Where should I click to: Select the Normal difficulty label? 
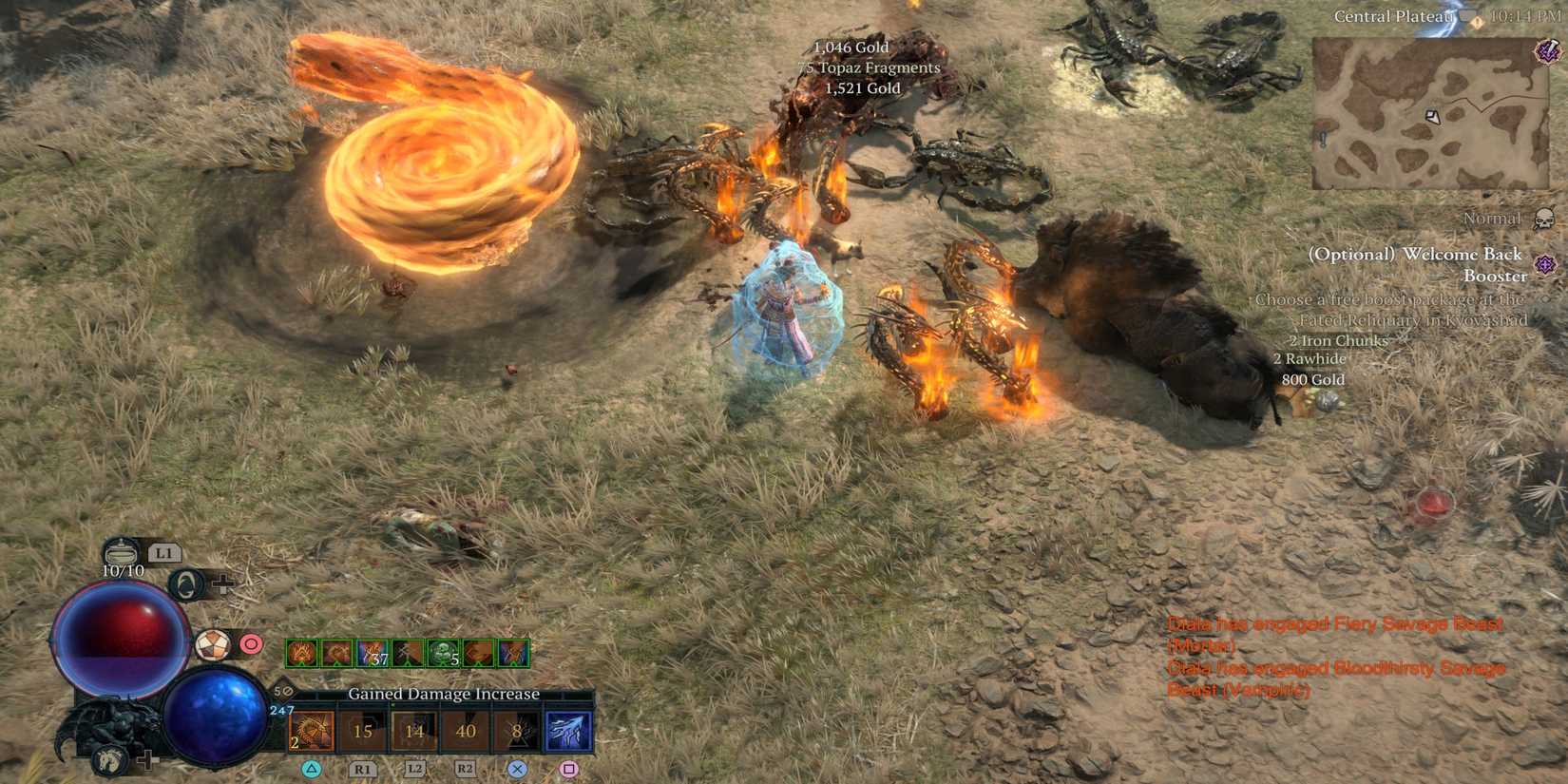point(1492,218)
